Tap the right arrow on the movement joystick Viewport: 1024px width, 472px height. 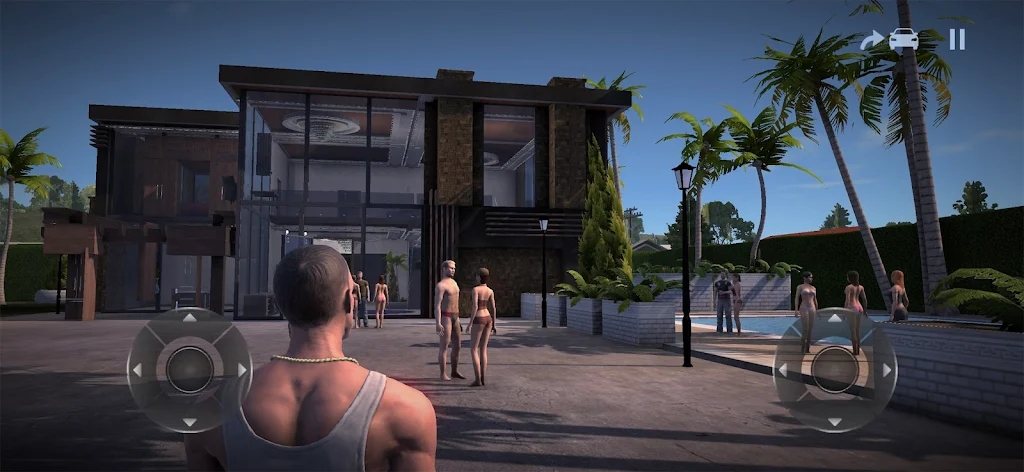[241, 370]
